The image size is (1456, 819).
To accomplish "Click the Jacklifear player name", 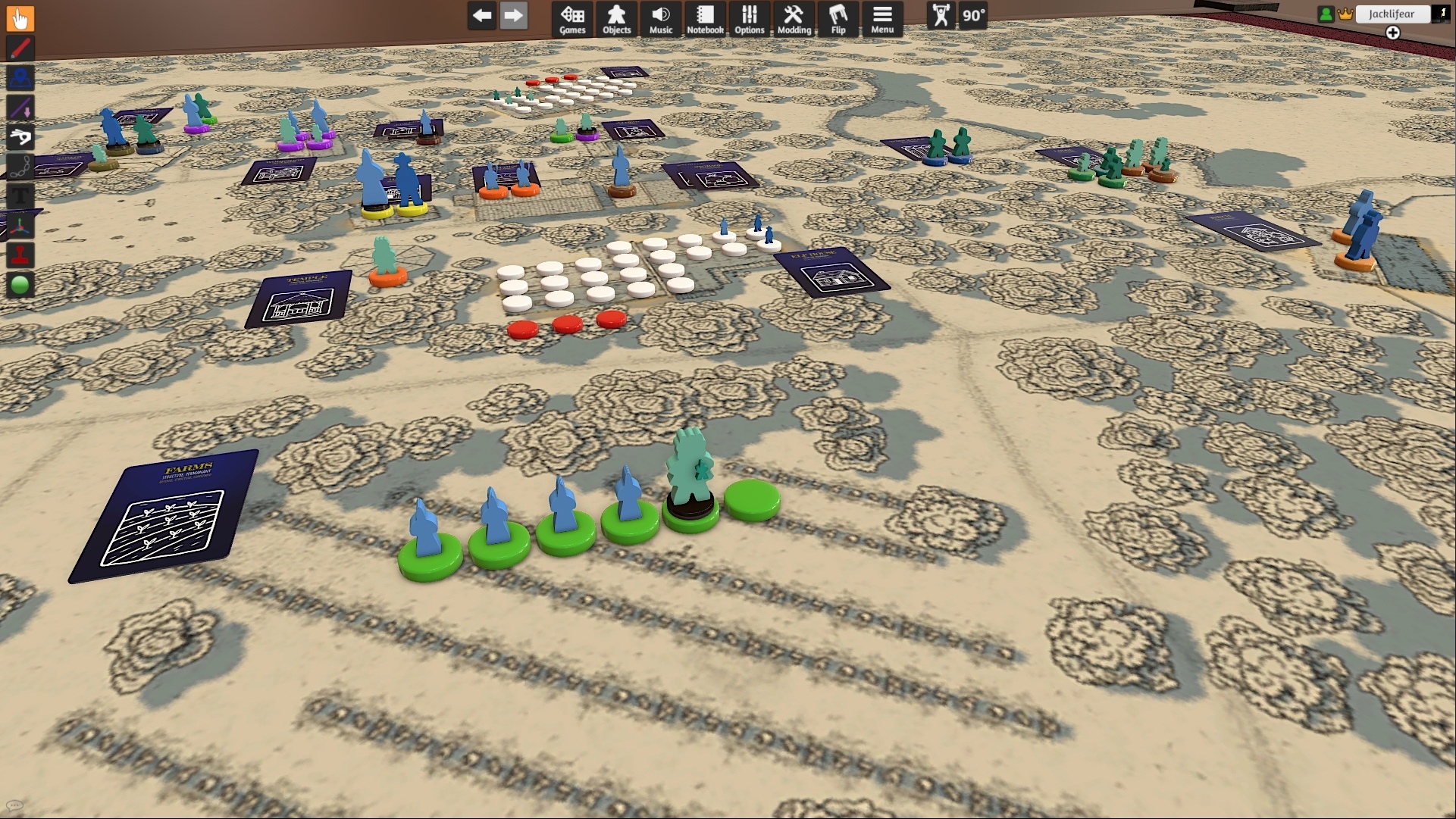I will click(x=1392, y=14).
